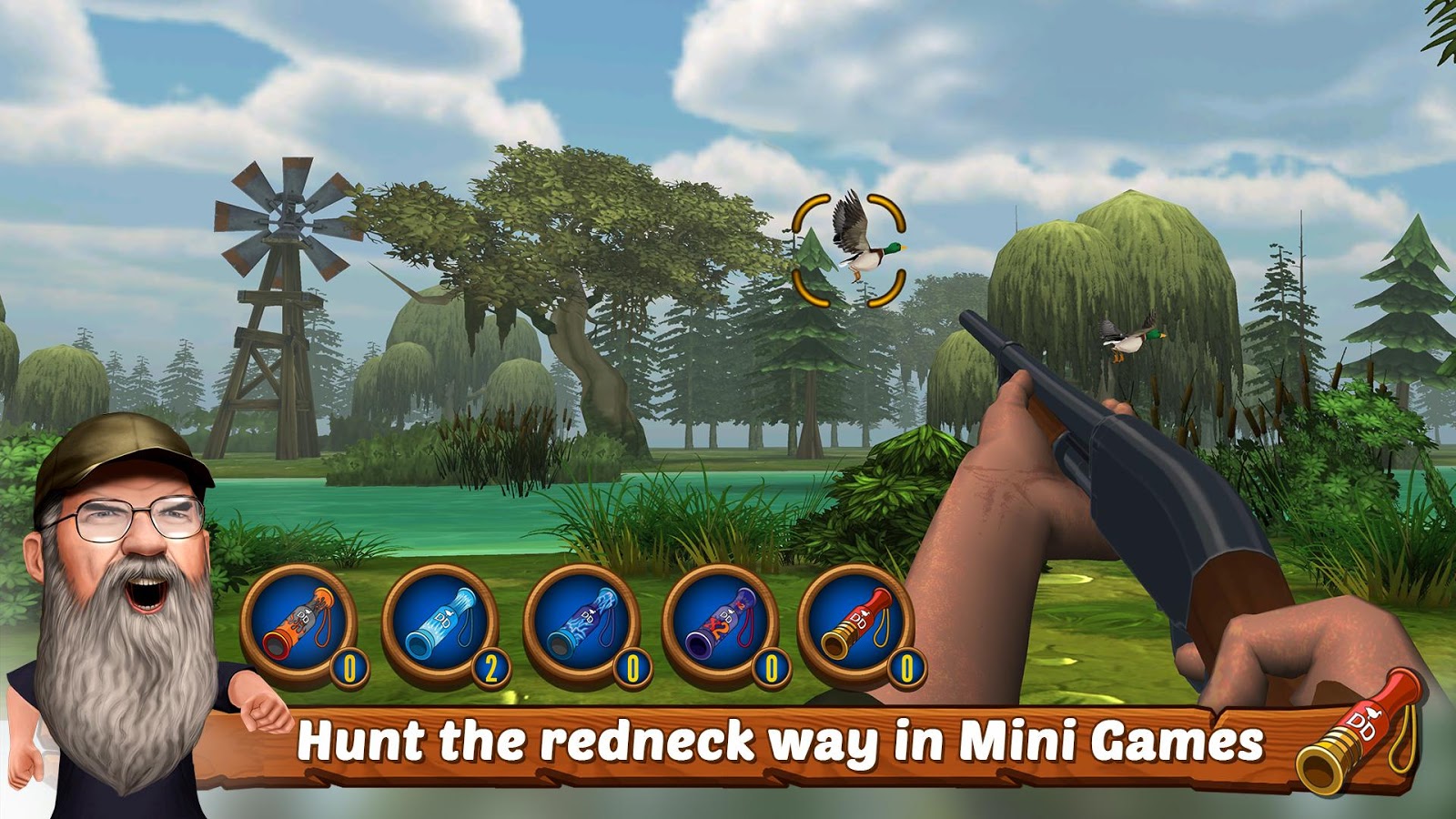Activate the purple X2 duck call
Screen dimensions: 1456x819
(x=719, y=624)
